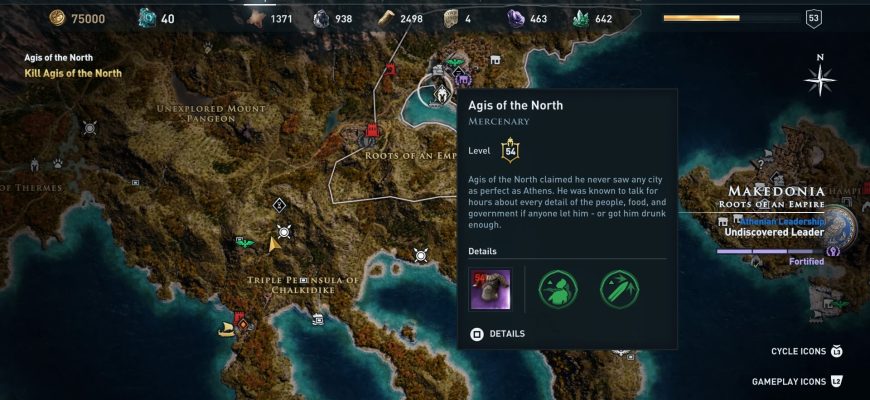Click the ship marker near Chalkidike coast

[x=227, y=327]
